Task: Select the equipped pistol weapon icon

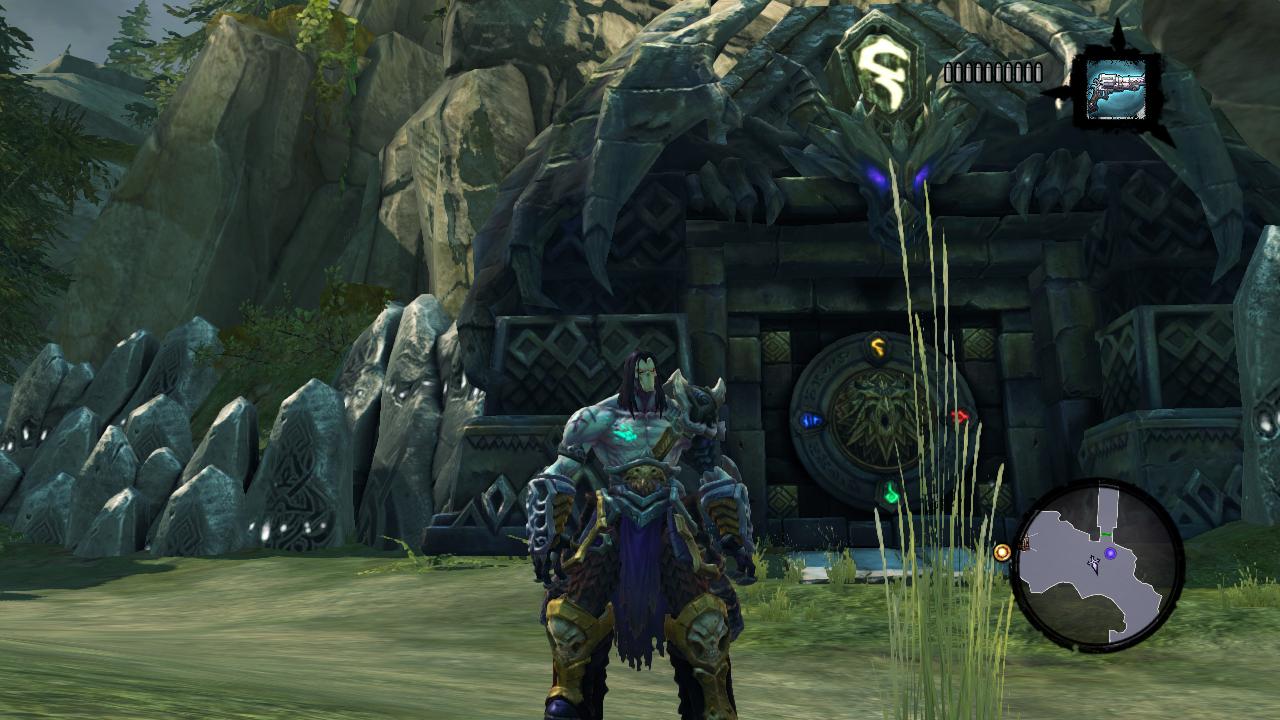Action: [1116, 88]
